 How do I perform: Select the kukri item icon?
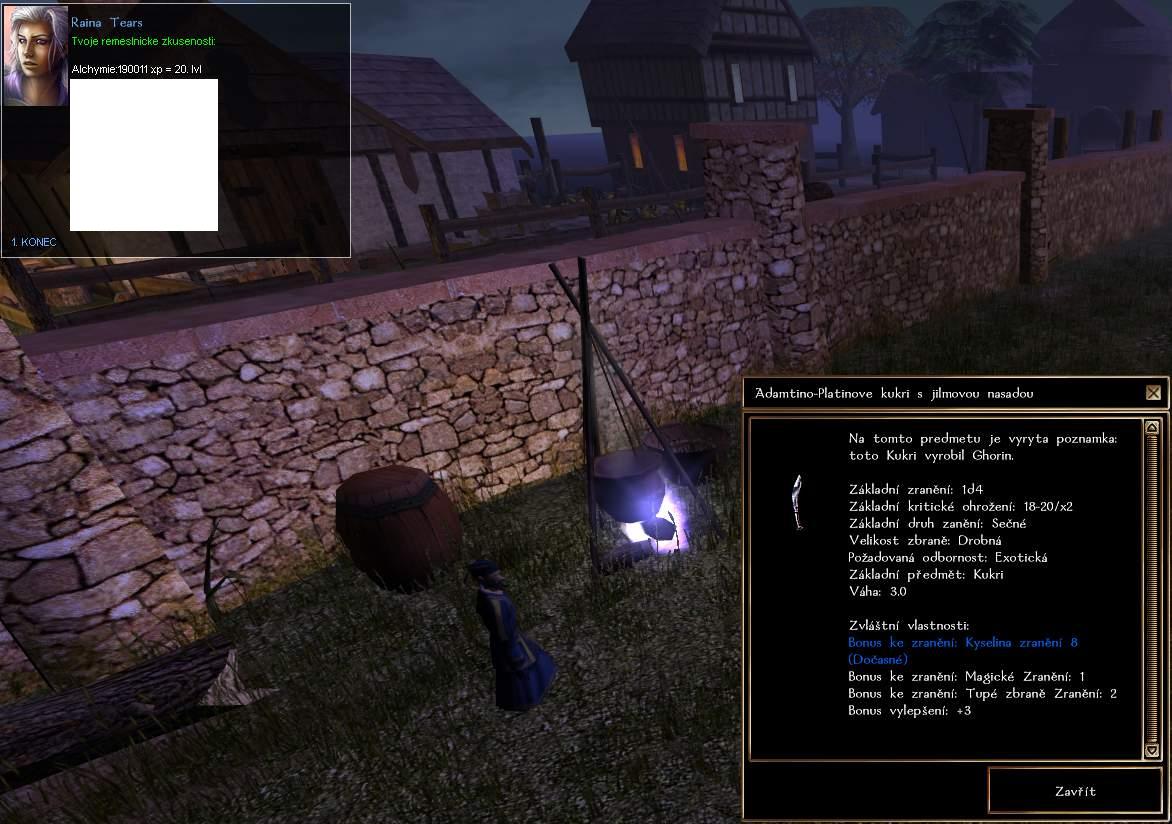pyautogui.click(x=796, y=503)
